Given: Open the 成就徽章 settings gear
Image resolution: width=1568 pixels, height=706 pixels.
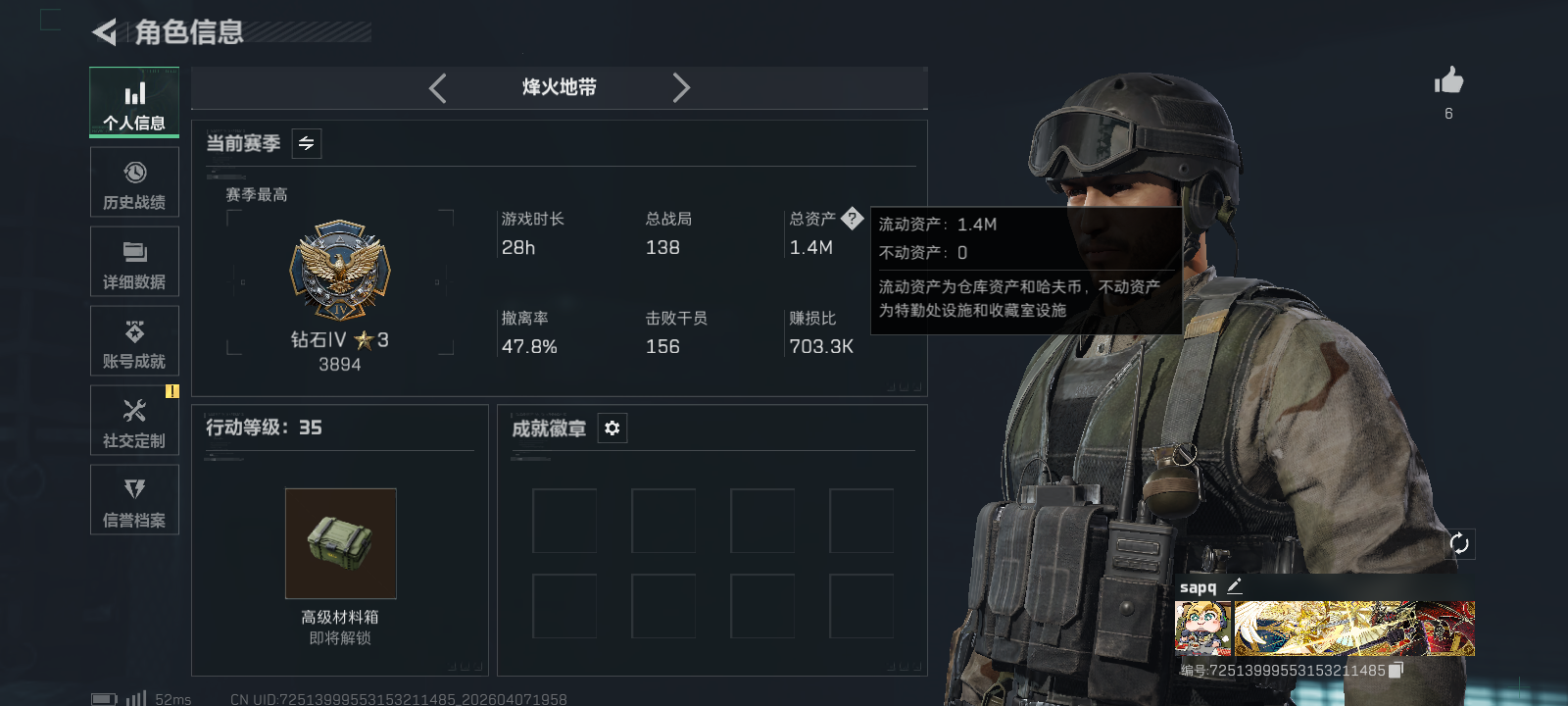Looking at the screenshot, I should click(x=612, y=429).
